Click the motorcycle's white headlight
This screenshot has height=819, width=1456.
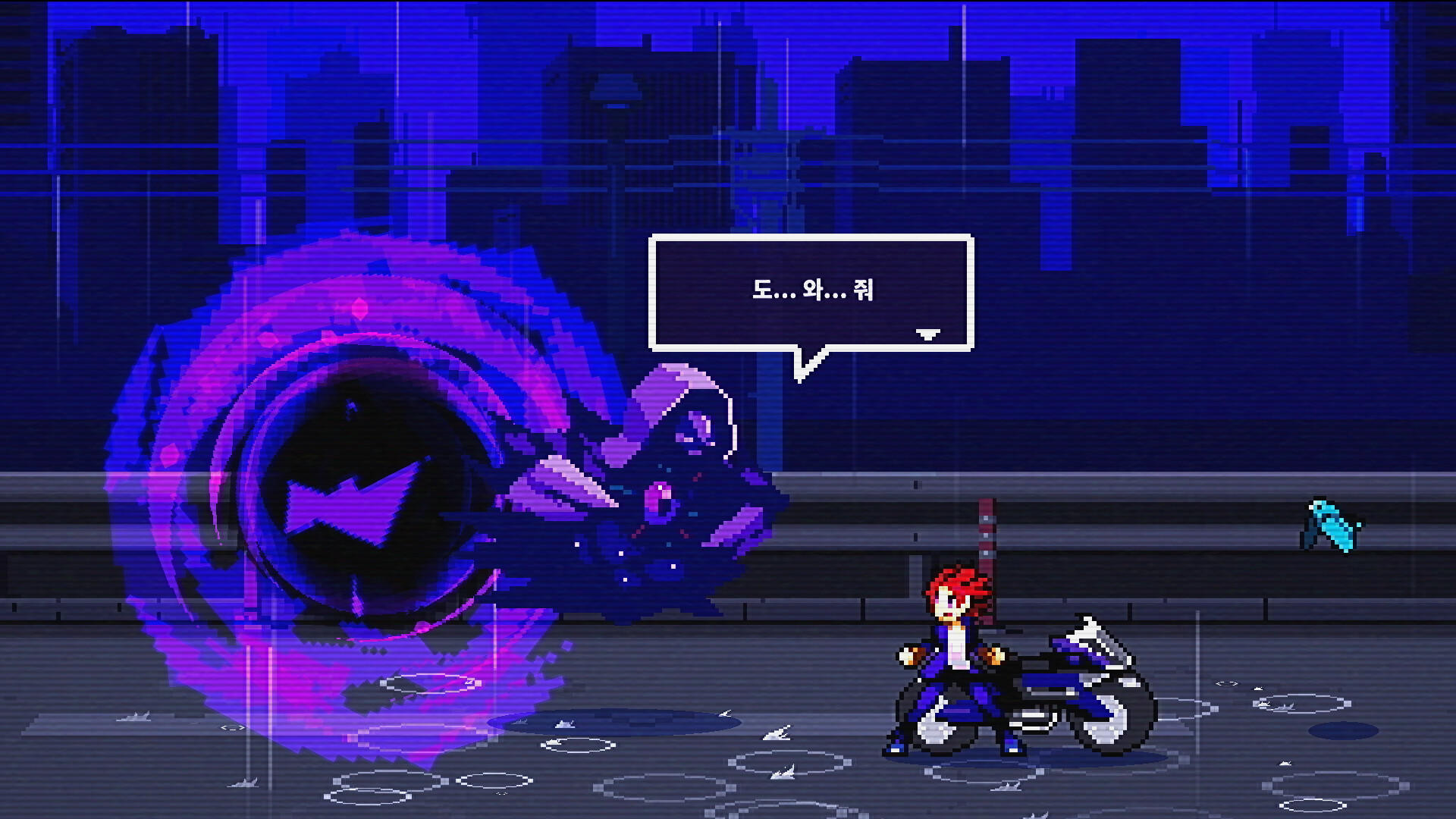tap(1090, 631)
